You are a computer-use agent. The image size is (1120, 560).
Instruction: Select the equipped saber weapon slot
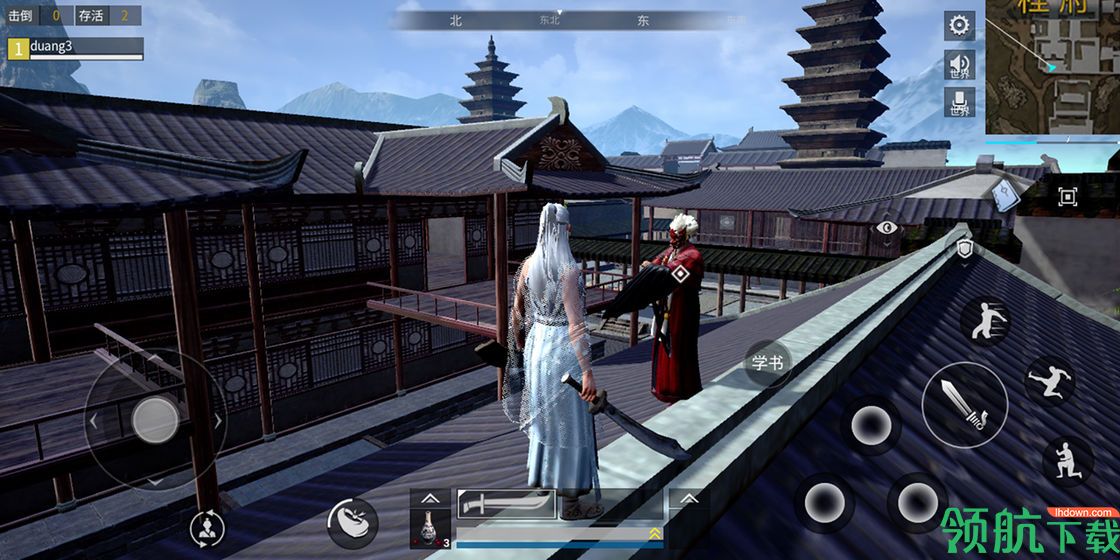tap(507, 504)
